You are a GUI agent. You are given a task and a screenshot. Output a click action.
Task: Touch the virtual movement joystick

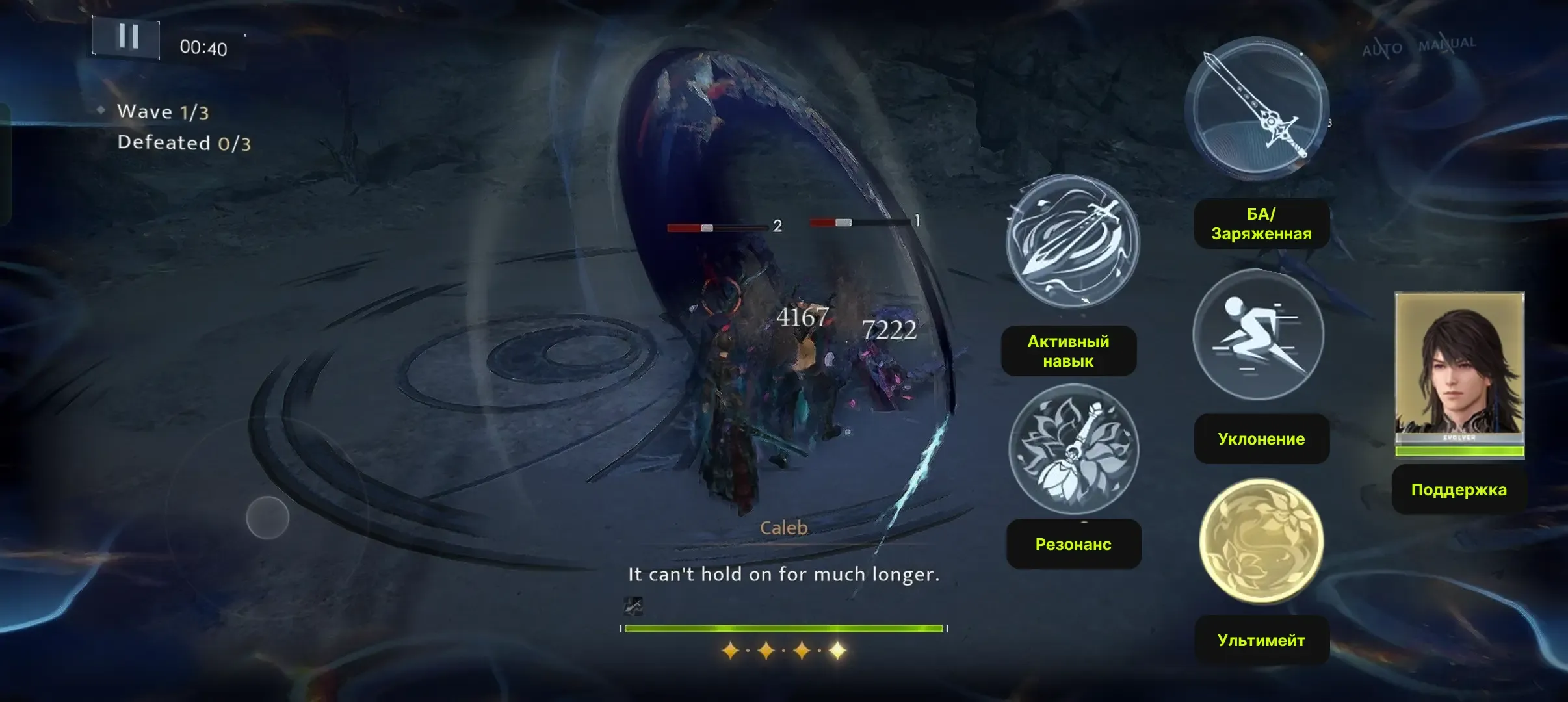tap(267, 517)
